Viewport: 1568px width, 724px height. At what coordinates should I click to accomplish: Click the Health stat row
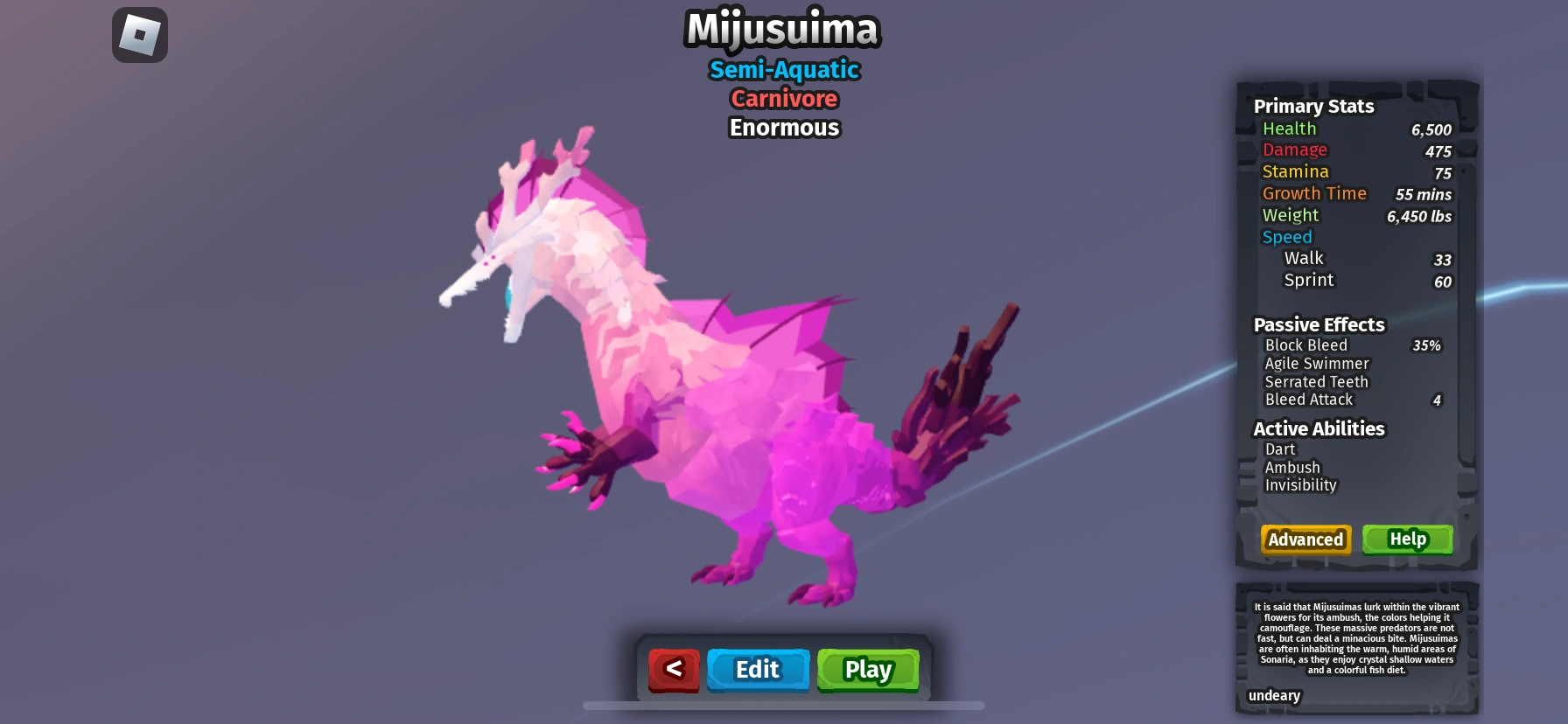1289,129
